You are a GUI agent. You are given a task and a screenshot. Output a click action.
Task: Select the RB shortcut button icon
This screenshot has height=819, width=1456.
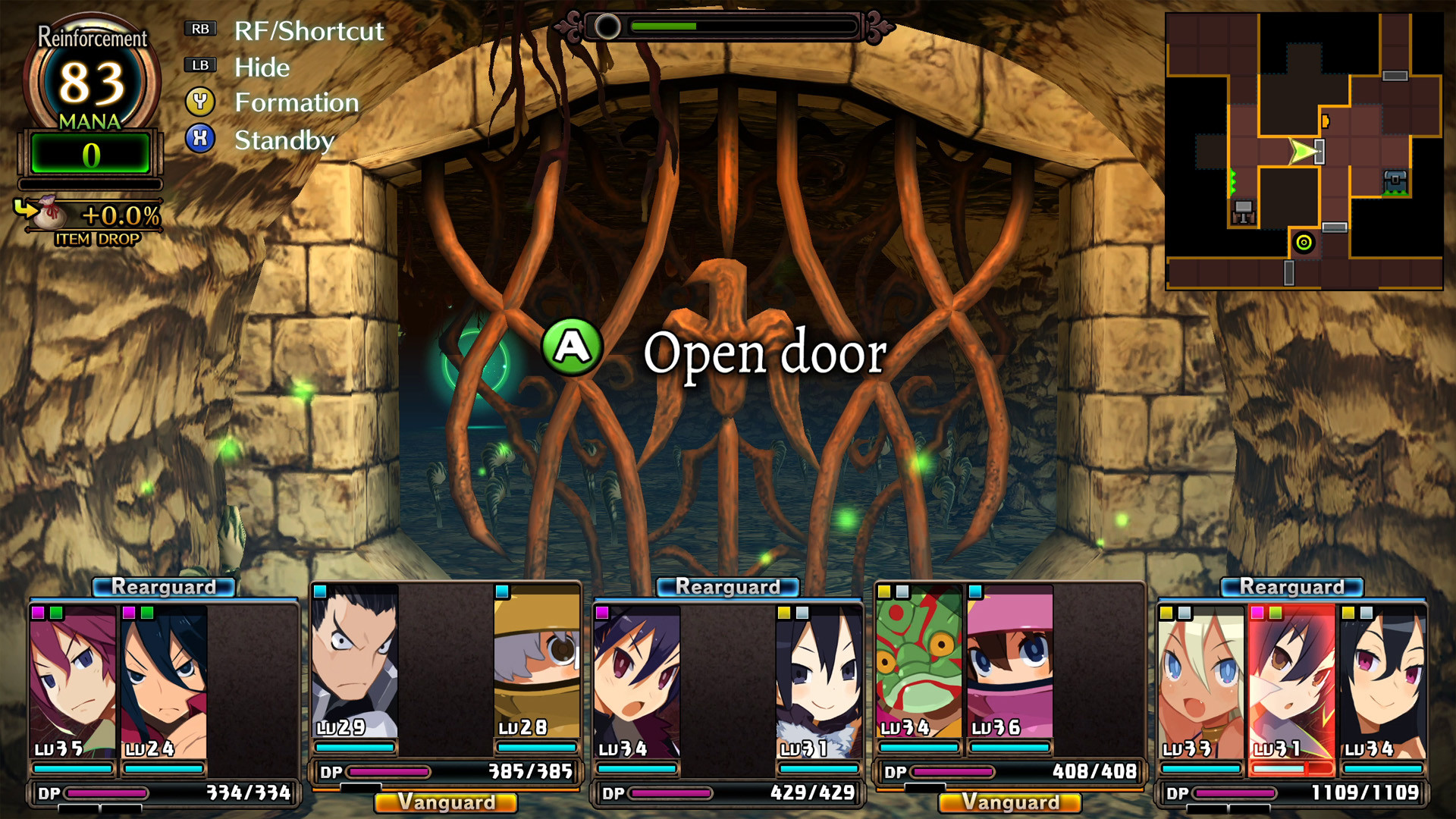point(199,29)
